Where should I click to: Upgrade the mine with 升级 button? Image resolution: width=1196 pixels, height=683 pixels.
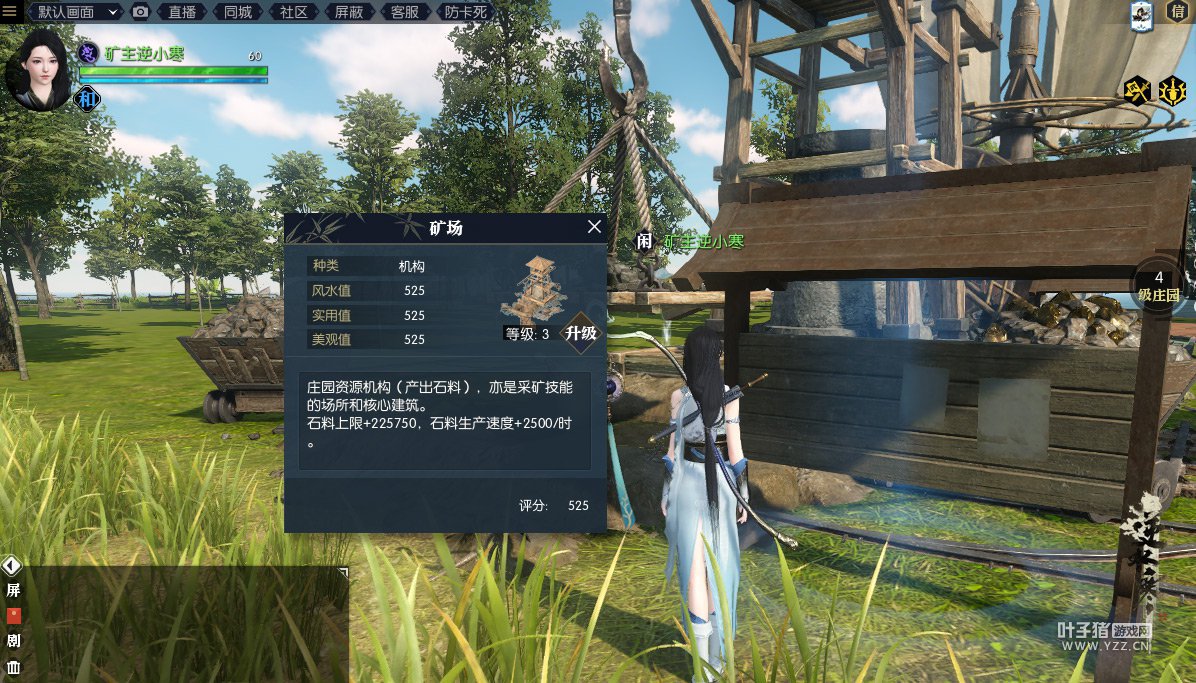(581, 333)
